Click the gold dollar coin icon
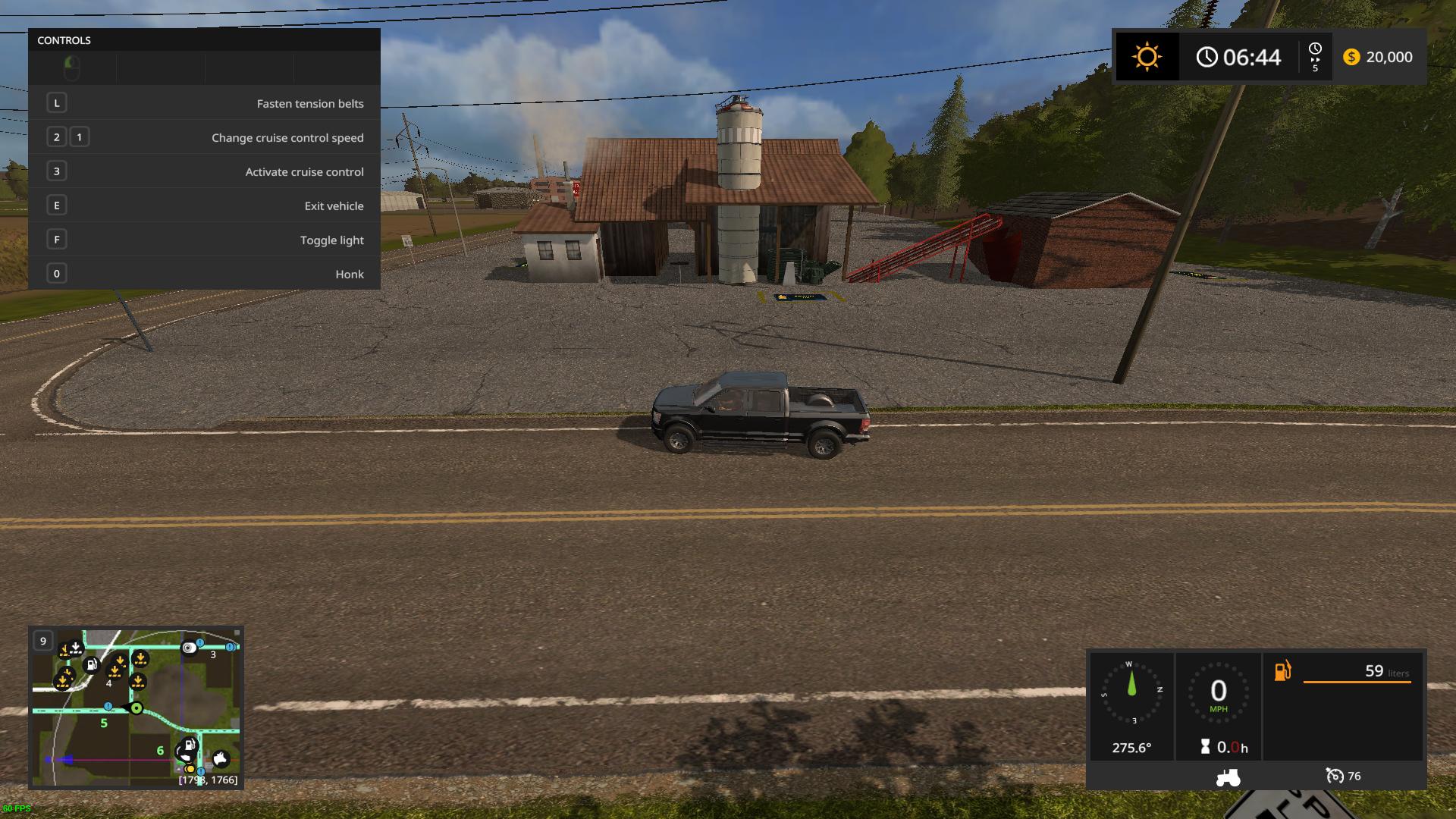The width and height of the screenshot is (1456, 819). [x=1351, y=57]
